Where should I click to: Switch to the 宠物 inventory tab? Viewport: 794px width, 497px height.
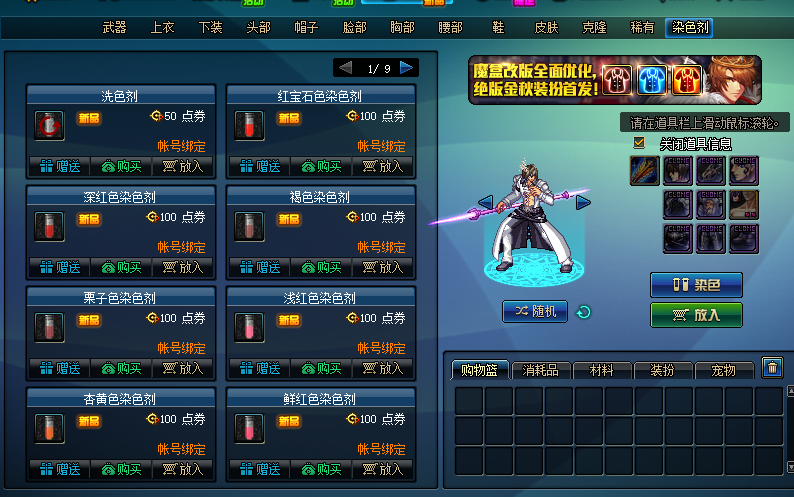click(x=723, y=371)
